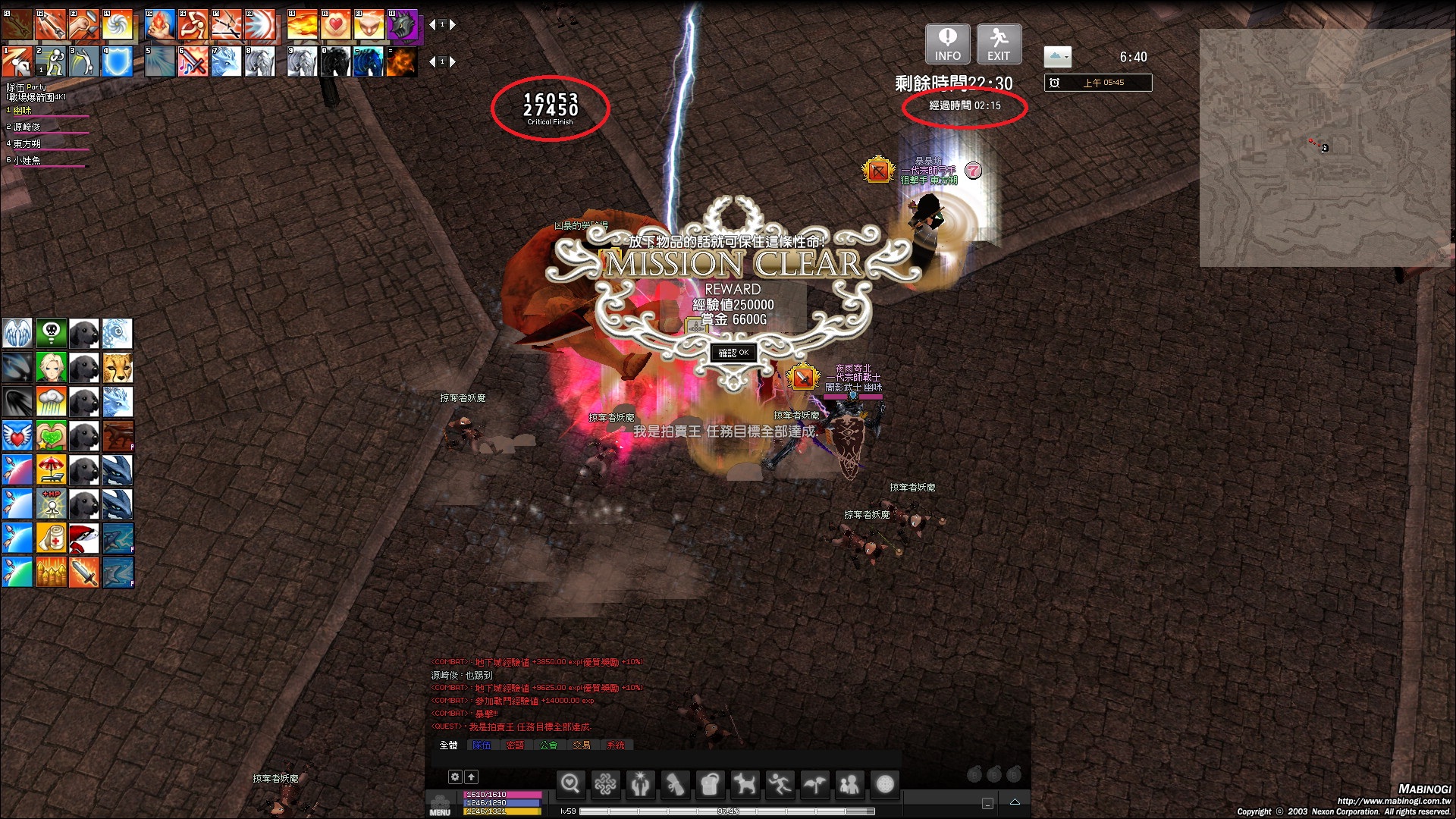The width and height of the screenshot is (1456, 819).
Task: Activate the F10 heart skill icon
Action: click(335, 25)
